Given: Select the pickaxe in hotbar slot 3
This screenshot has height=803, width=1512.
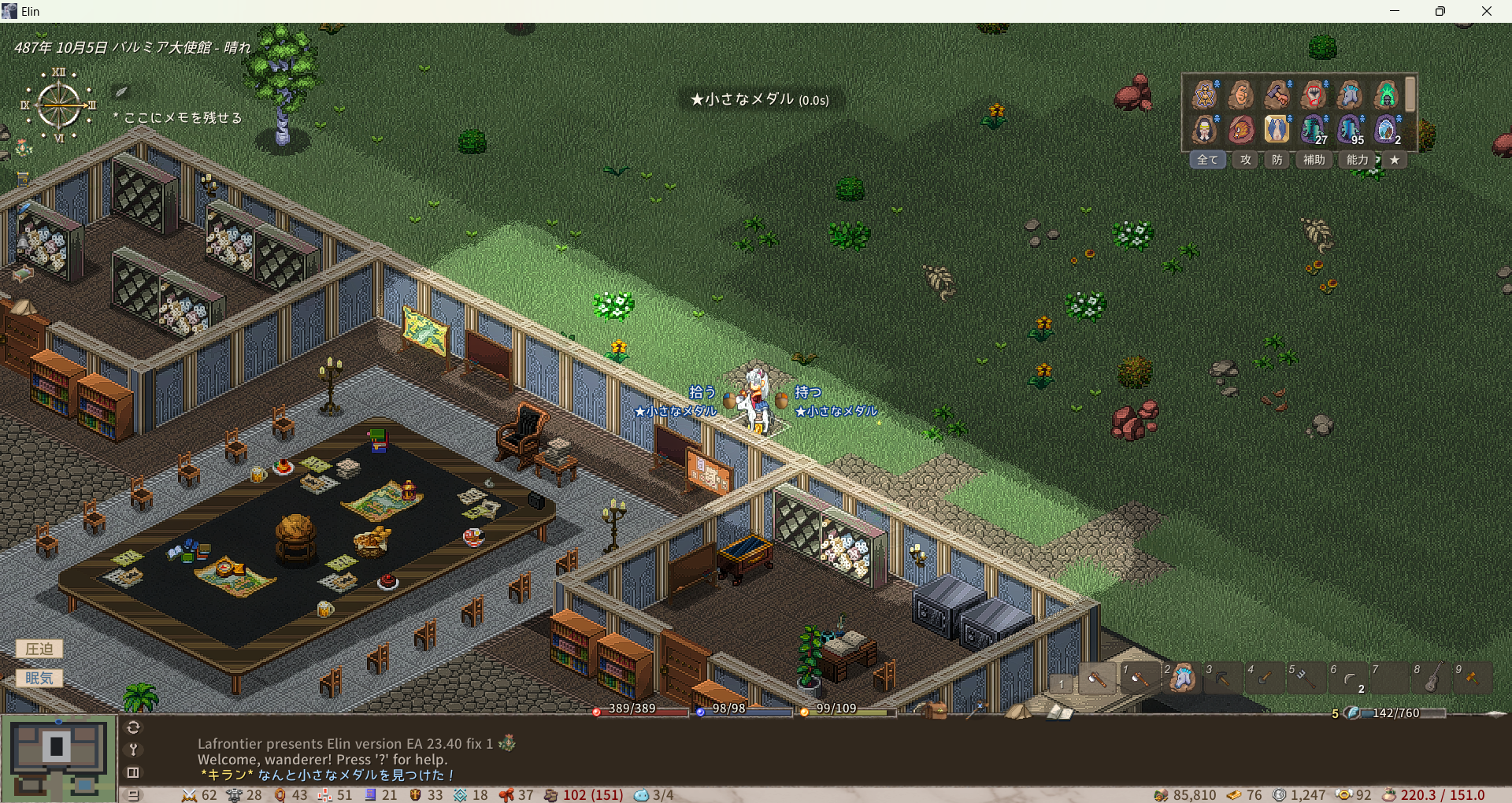Looking at the screenshot, I should tap(1222, 679).
